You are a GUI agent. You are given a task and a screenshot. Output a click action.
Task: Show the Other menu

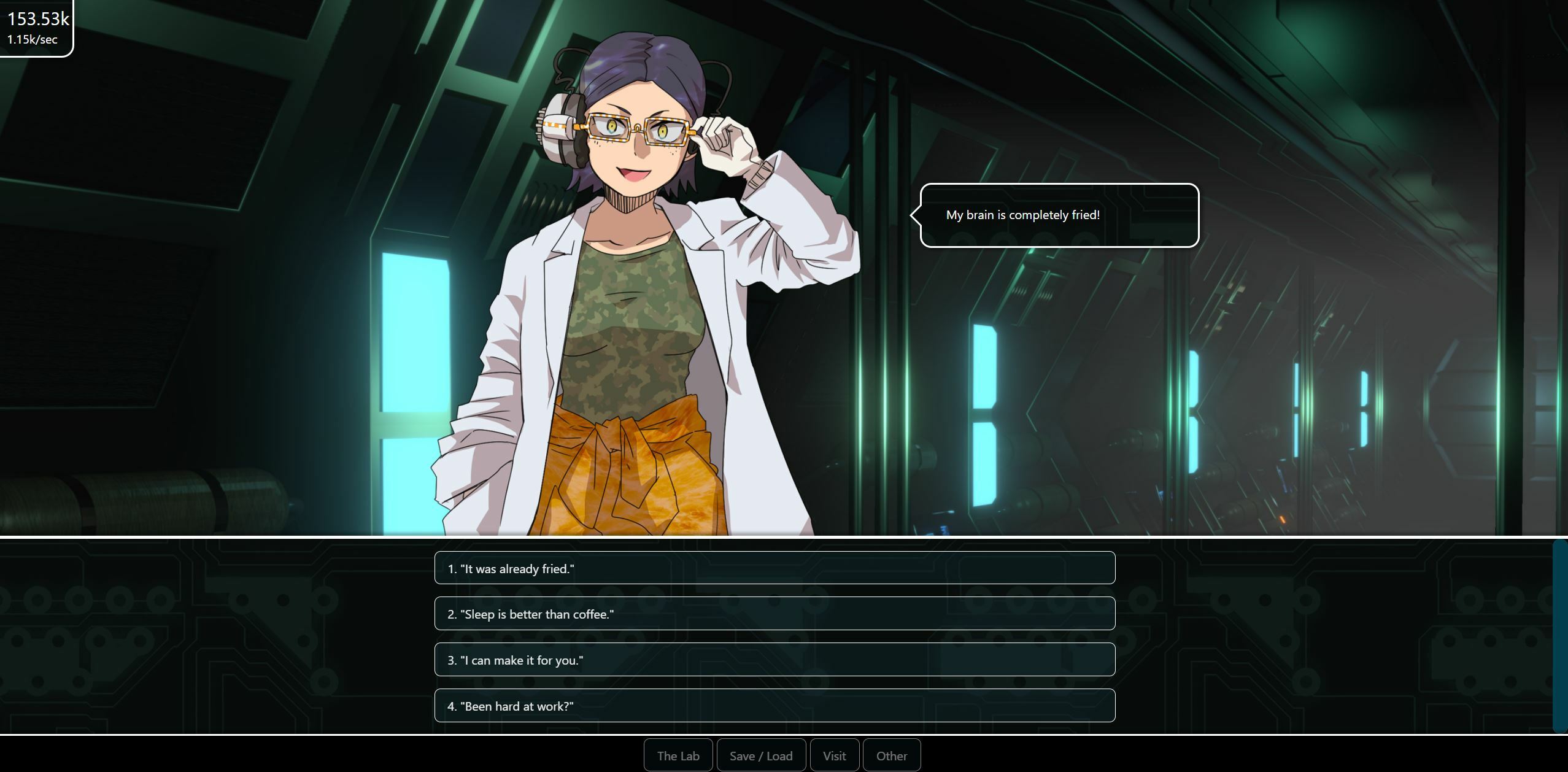pos(891,755)
